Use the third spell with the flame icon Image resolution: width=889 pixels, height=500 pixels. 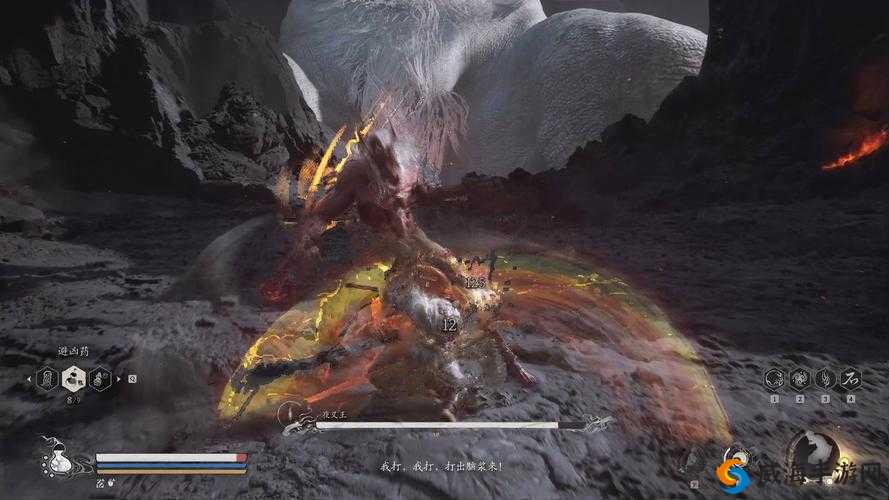click(824, 378)
